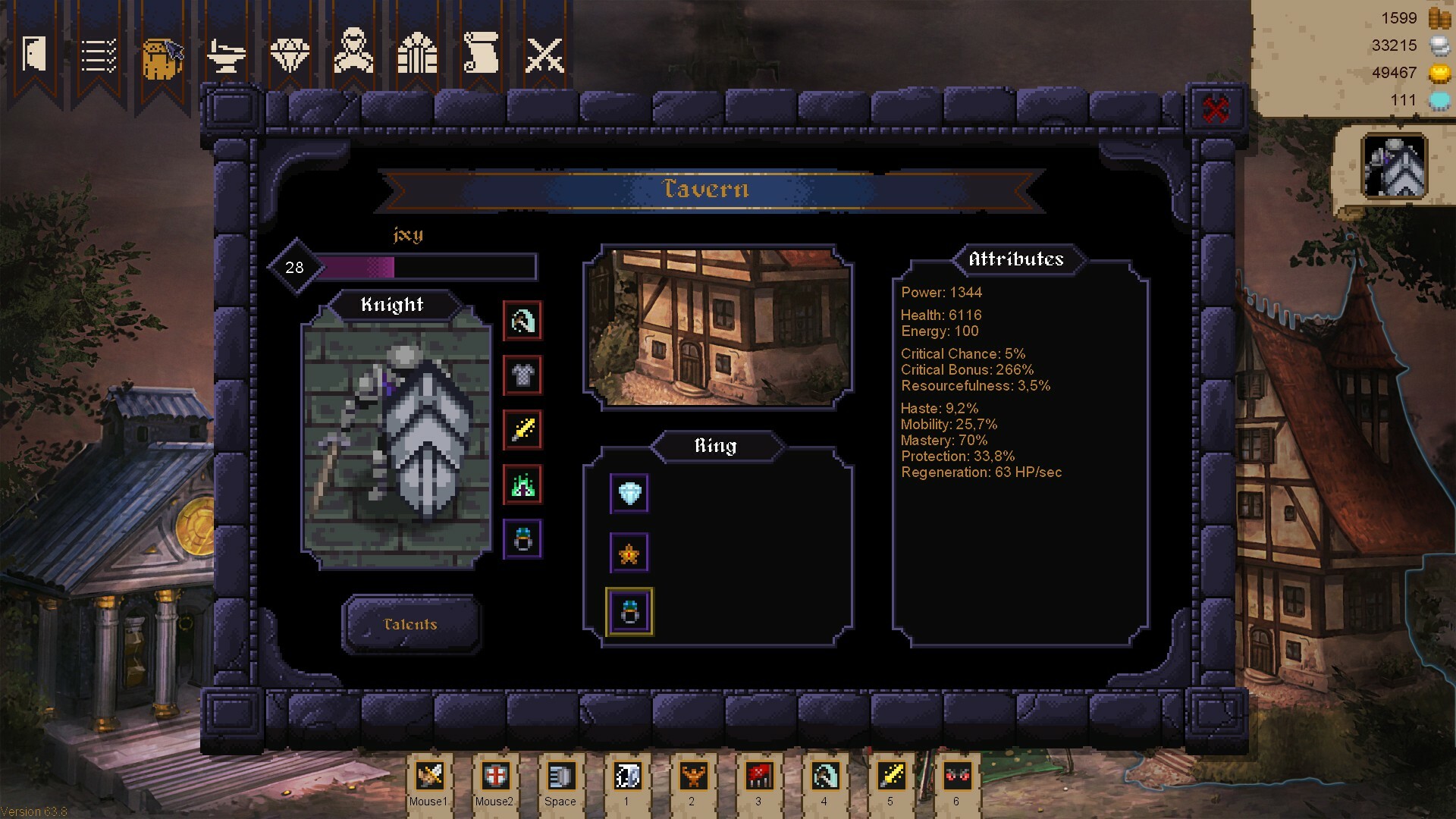Select the Mouse2 shield block skill
The width and height of the screenshot is (1456, 819).
(494, 776)
